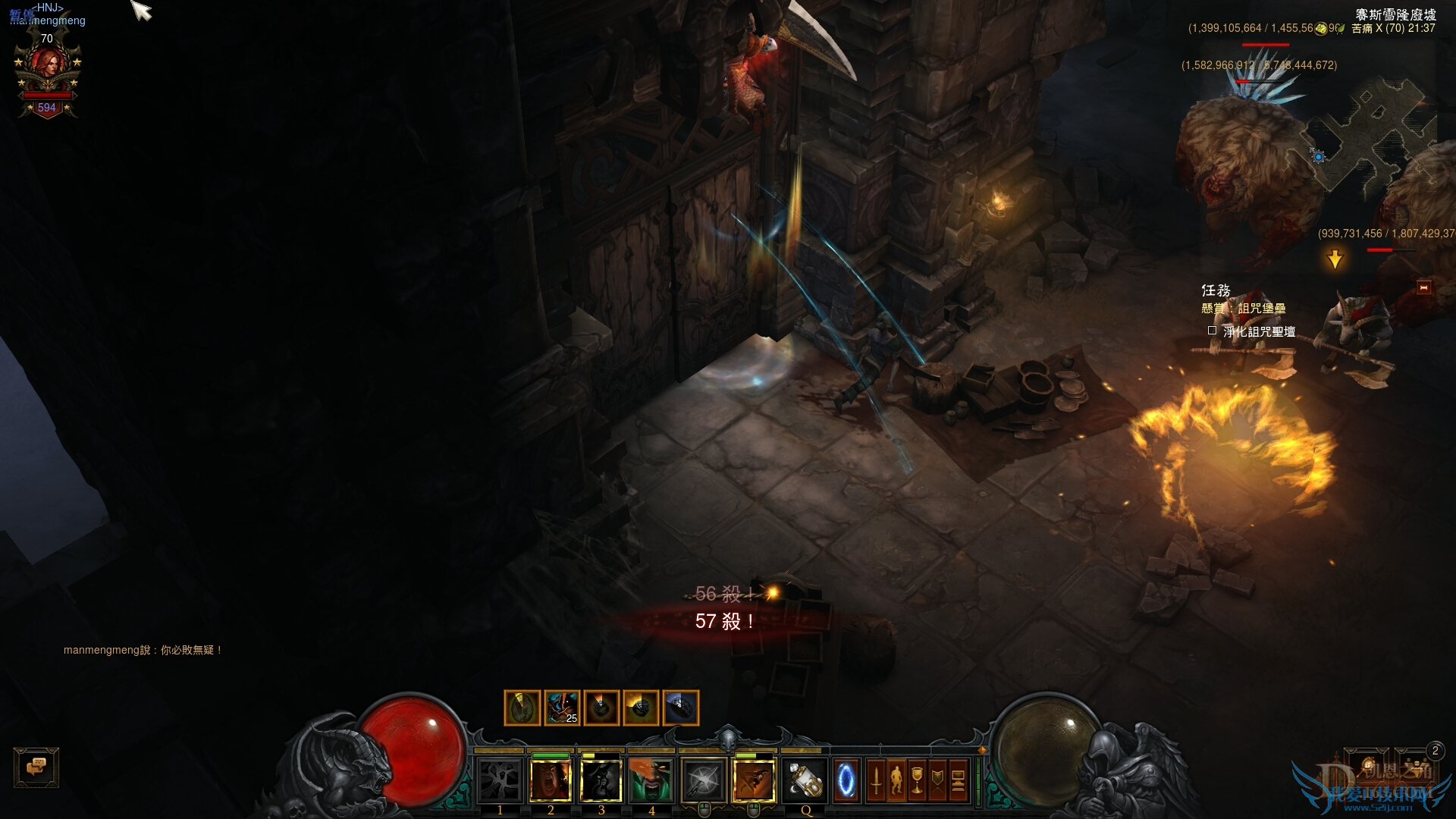The image size is (1456, 819).
Task: Open the game menu computer icon
Action: 958,780
